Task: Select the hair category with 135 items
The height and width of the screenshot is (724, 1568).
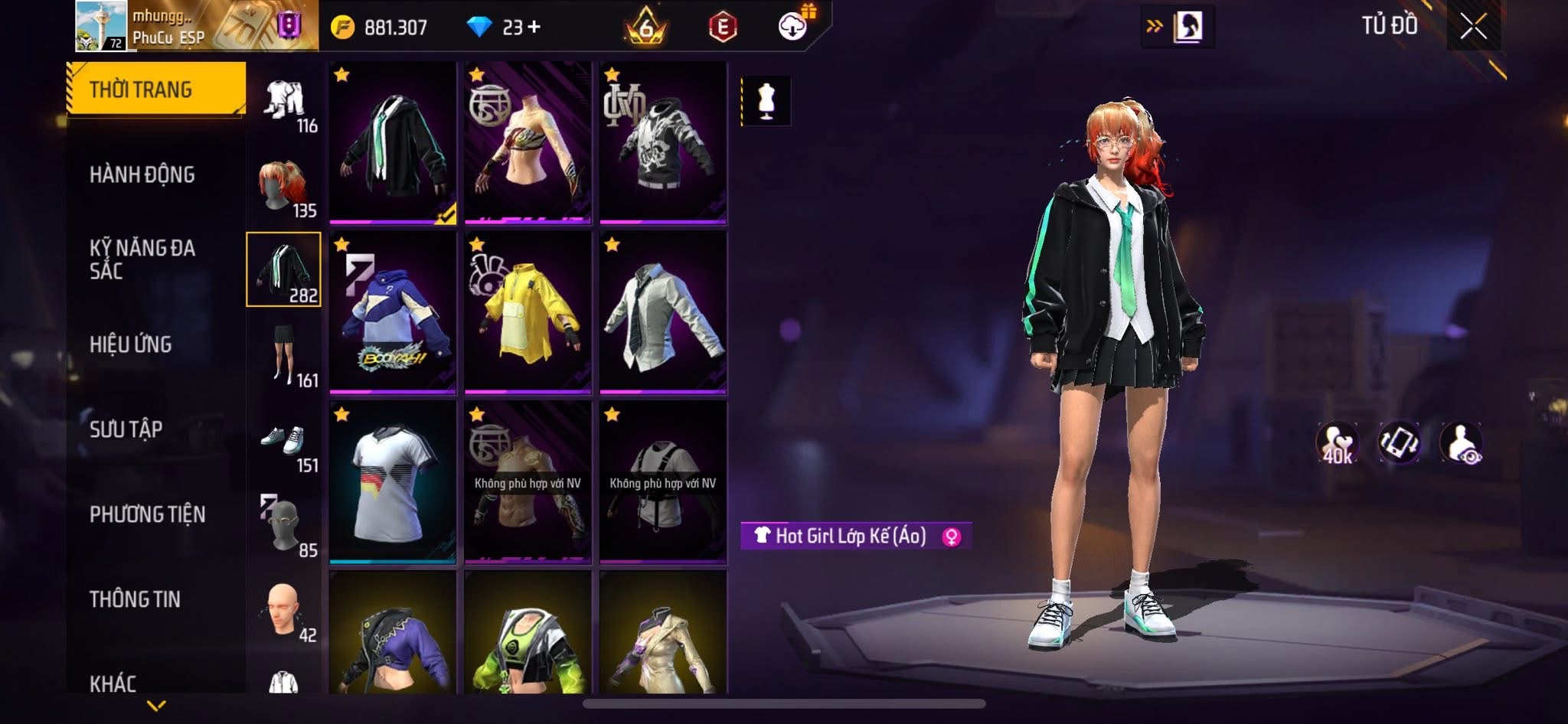Action: pyautogui.click(x=283, y=186)
